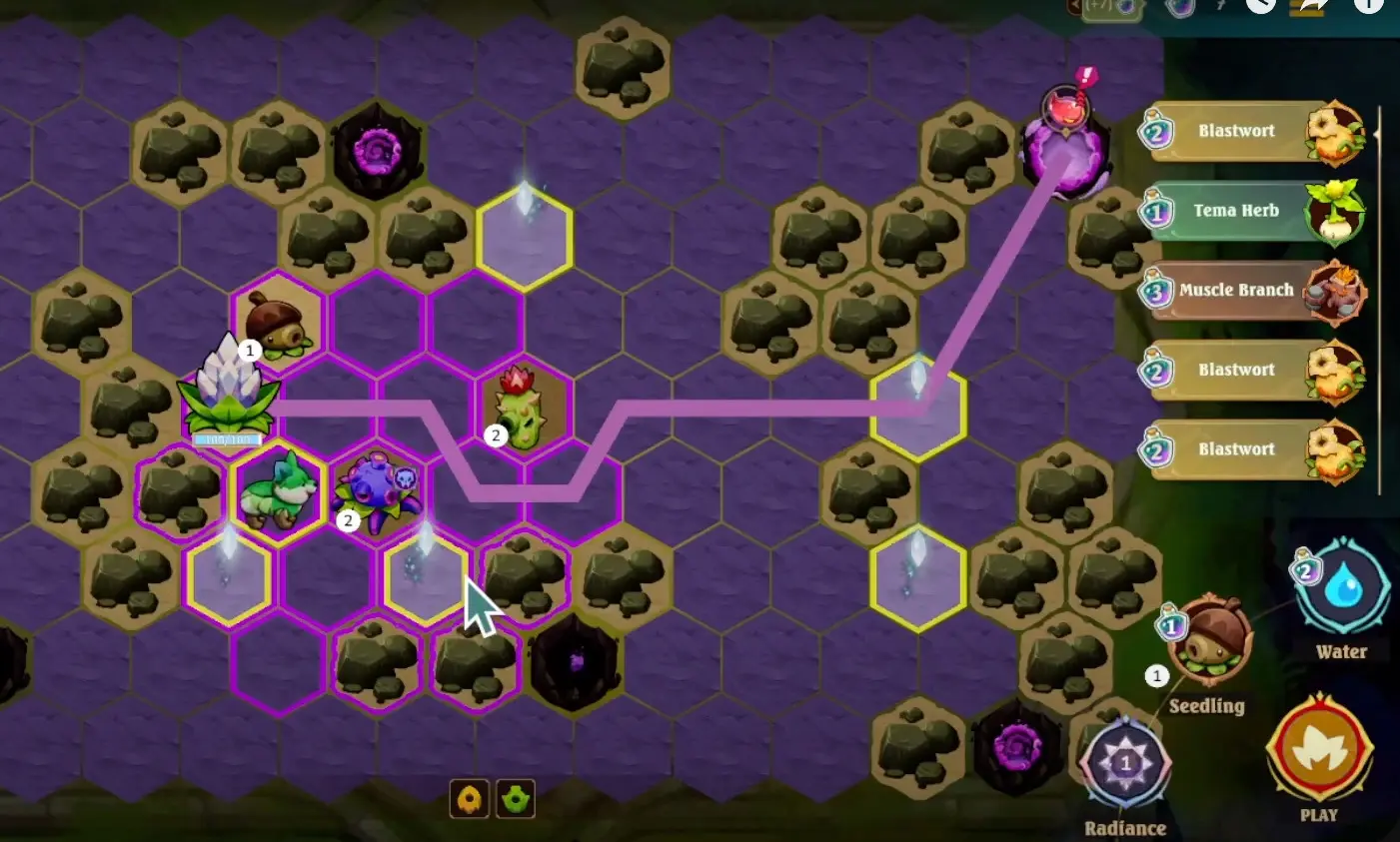Click the potion flask icon in top bar
This screenshot has width=1400, height=842.
1181,9
